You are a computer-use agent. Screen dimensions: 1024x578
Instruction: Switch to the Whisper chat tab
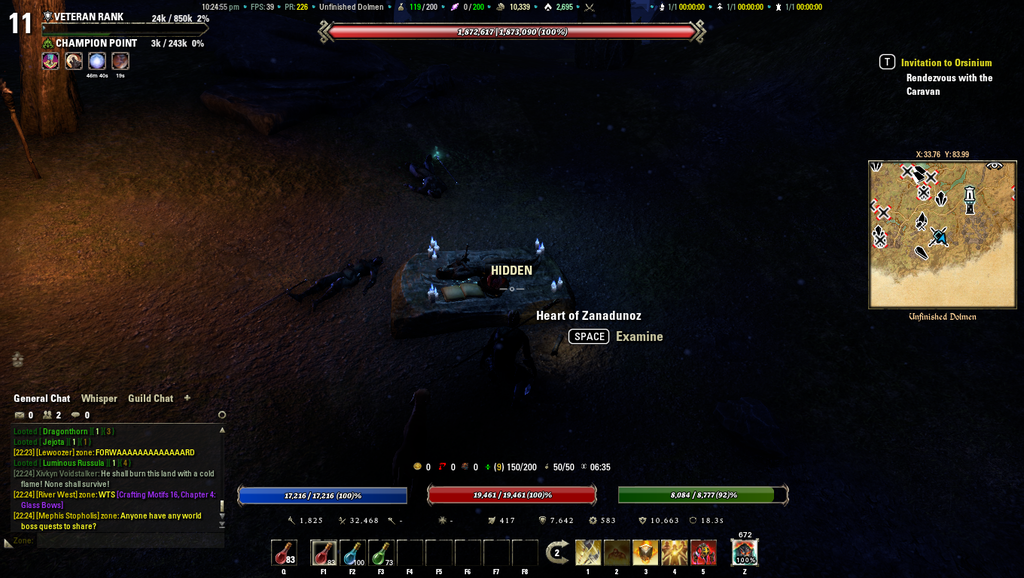click(99, 398)
